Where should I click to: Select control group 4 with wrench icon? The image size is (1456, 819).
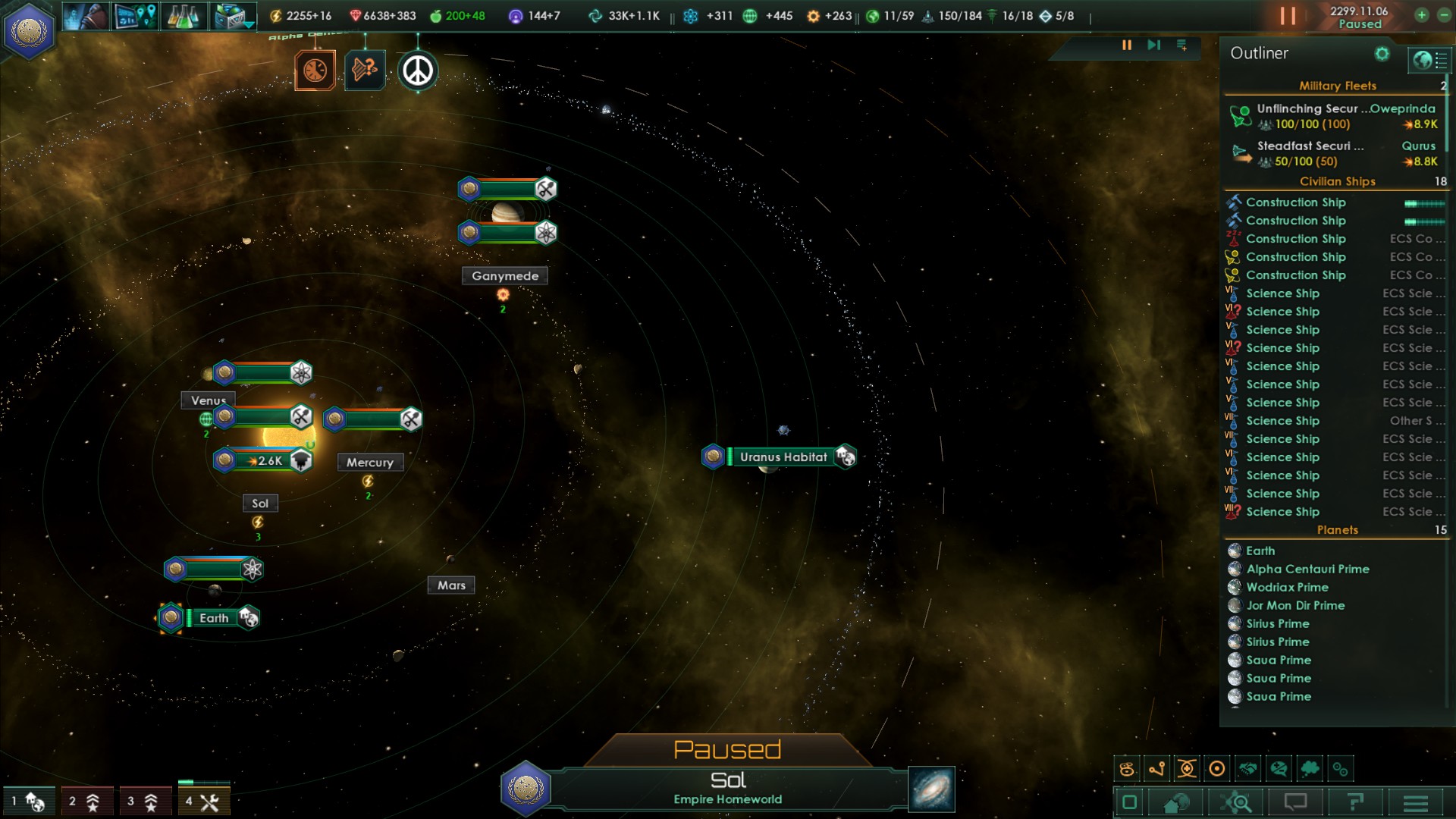(203, 801)
